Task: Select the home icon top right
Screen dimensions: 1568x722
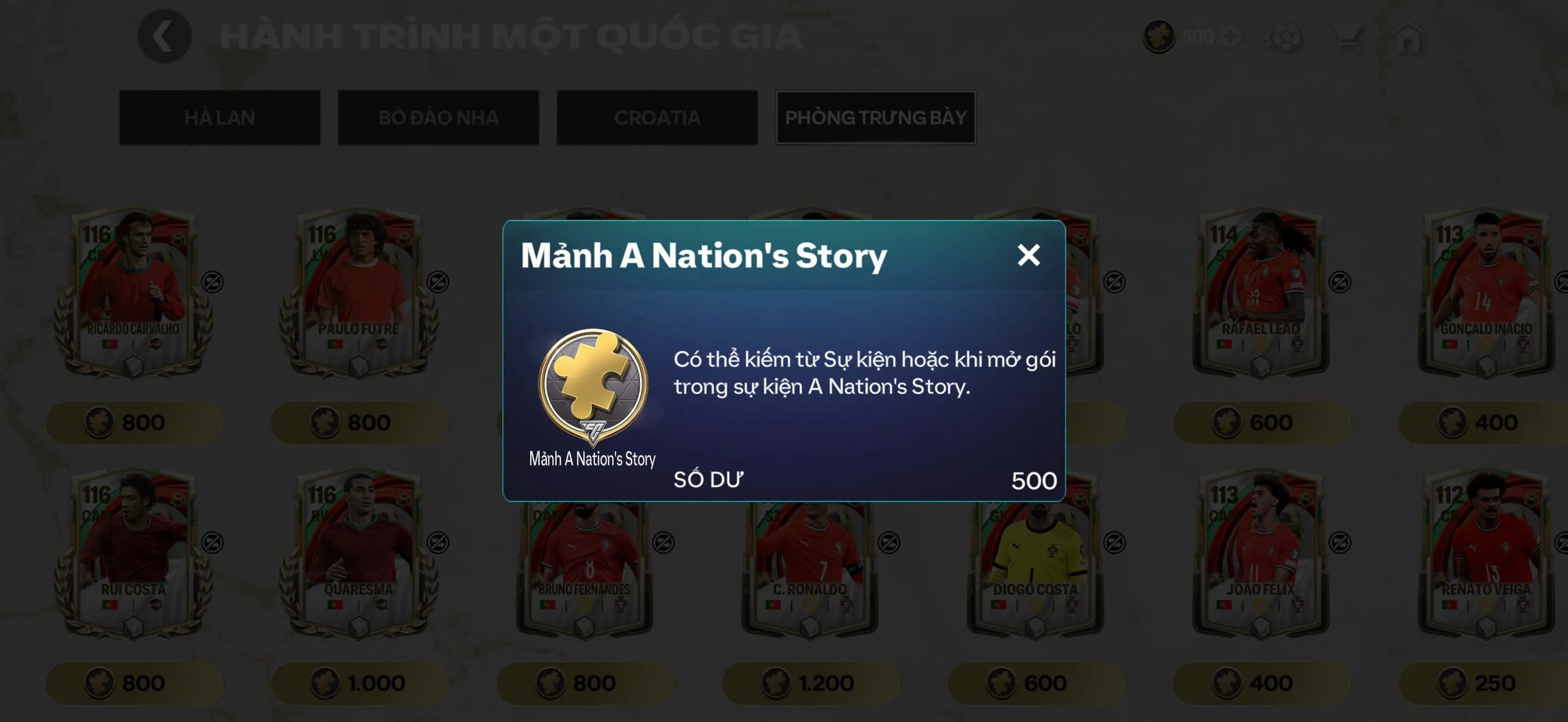Action: (x=1406, y=37)
